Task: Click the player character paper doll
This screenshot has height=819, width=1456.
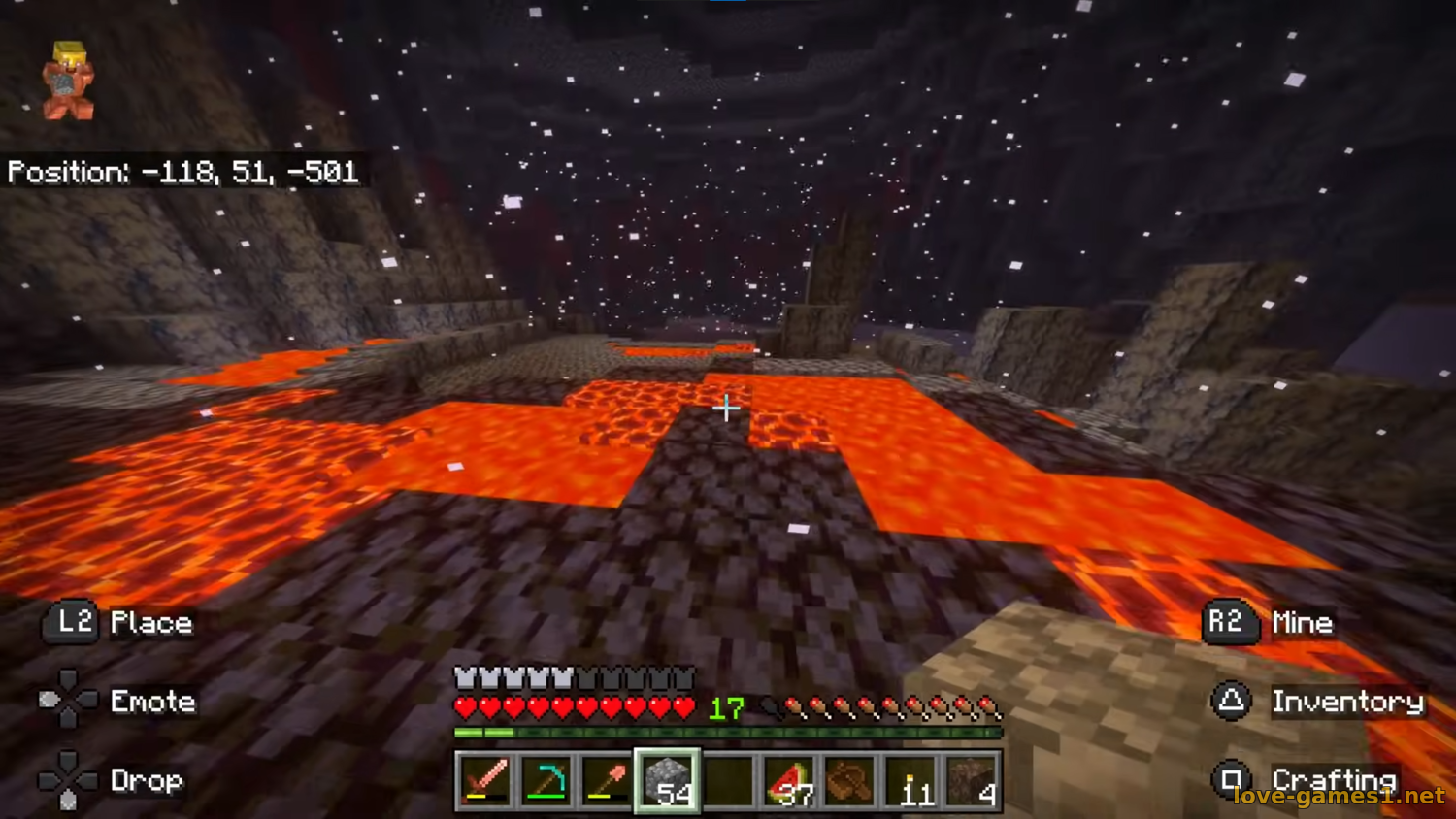Action: pyautogui.click(x=68, y=82)
